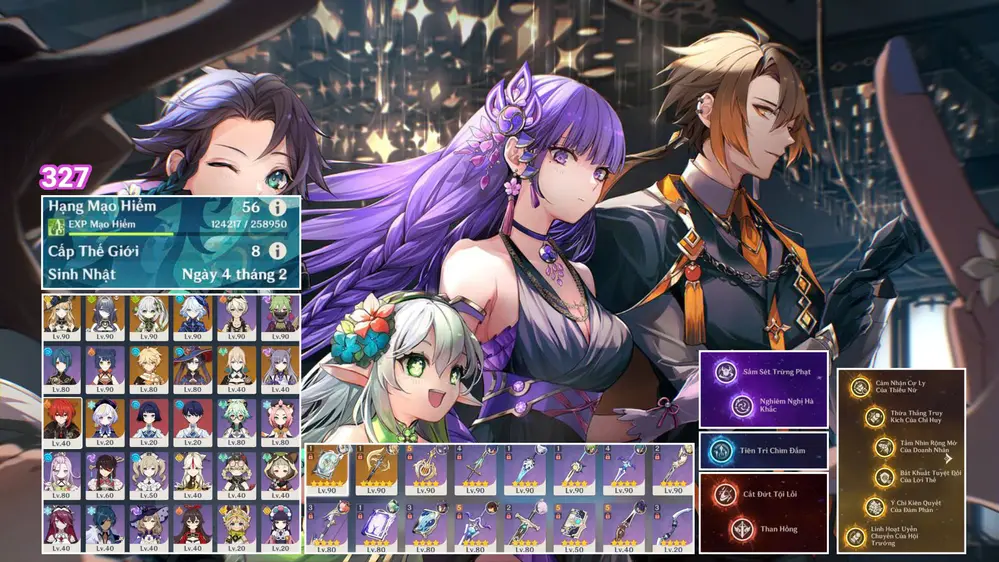Select Mona's witch-hat portrait

tap(192, 367)
